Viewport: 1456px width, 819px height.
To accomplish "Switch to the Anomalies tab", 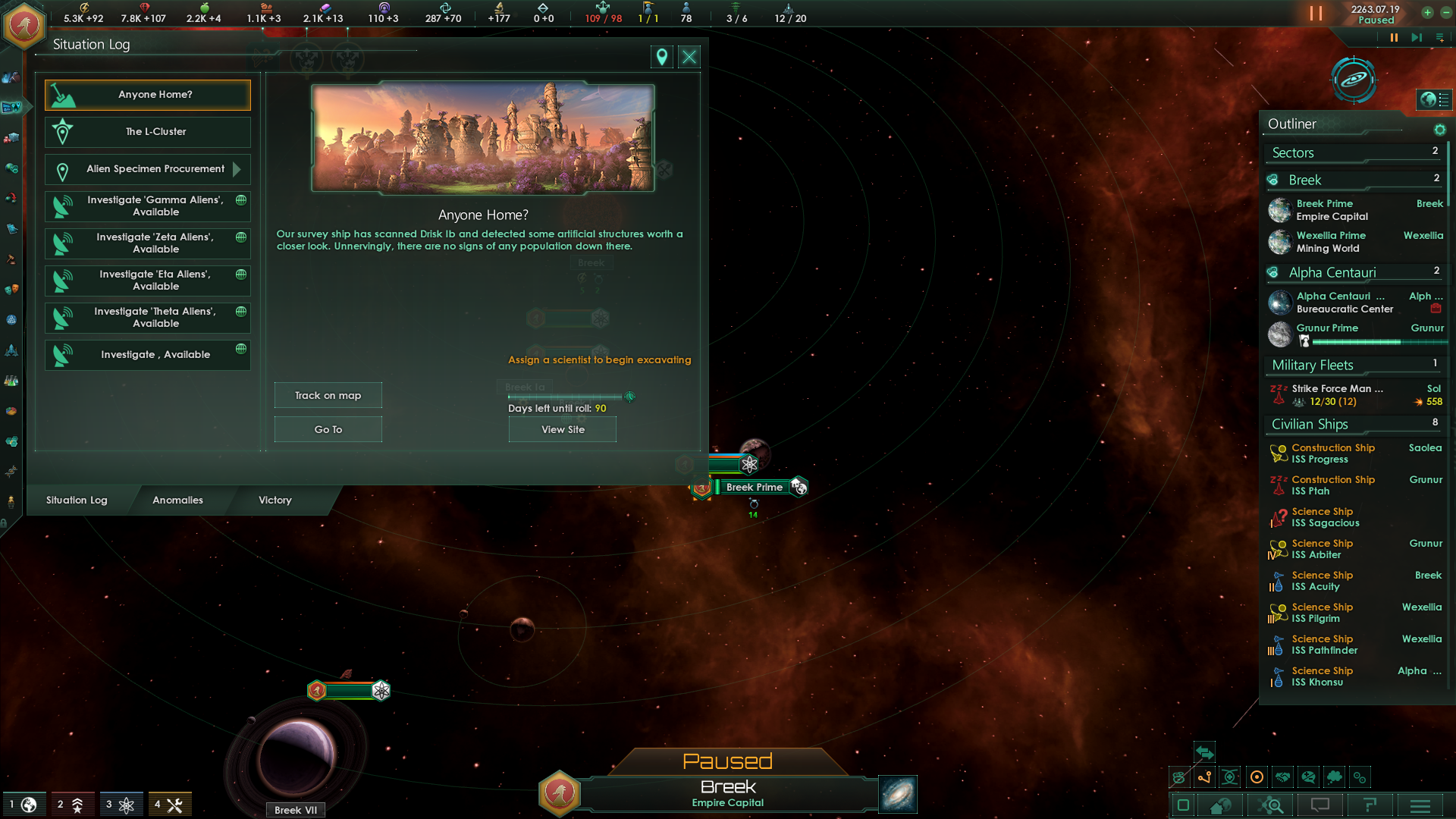I will coord(177,500).
